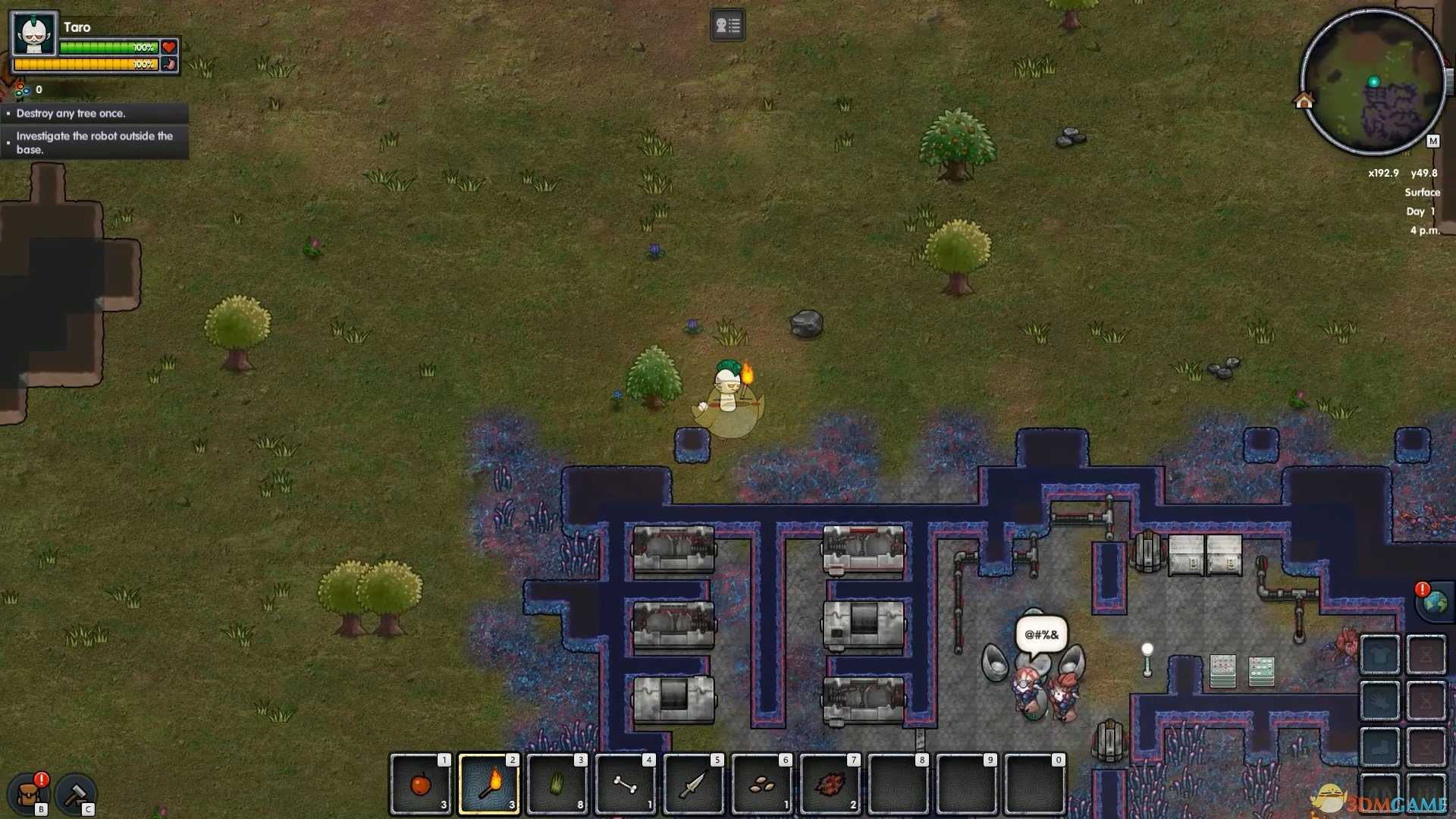Select the 'Destroy any tree once' objective
Screen dimensions: 1456x819
[71, 114]
